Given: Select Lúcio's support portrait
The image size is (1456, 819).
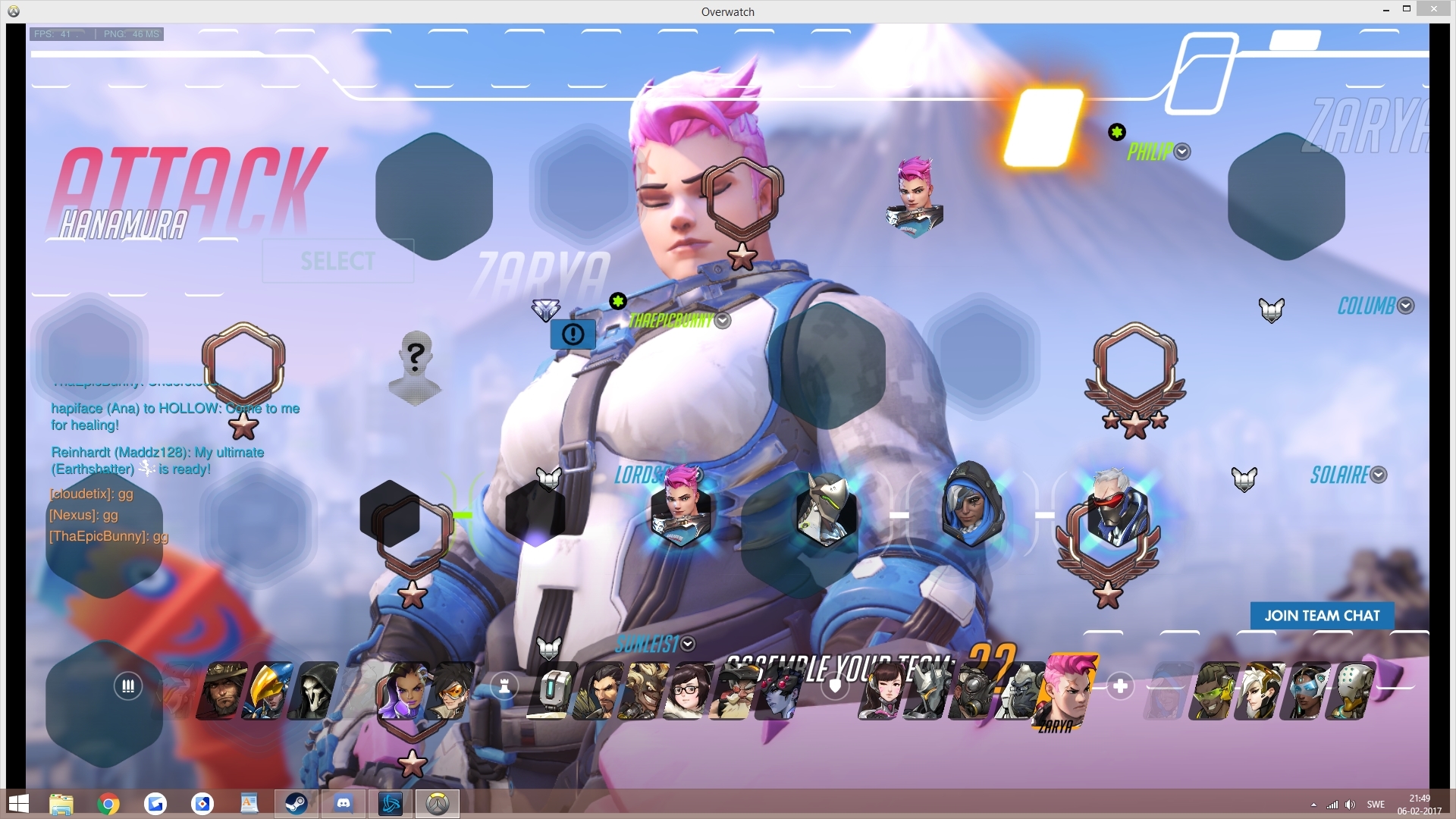Looking at the screenshot, I should (1213, 690).
